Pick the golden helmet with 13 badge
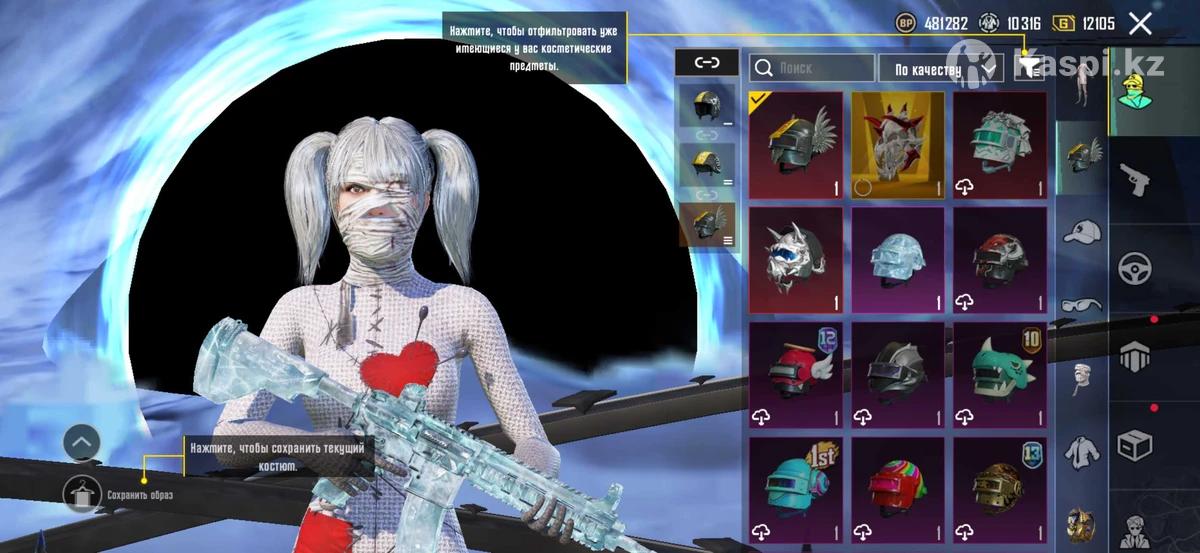The image size is (1200, 553). tap(1000, 489)
